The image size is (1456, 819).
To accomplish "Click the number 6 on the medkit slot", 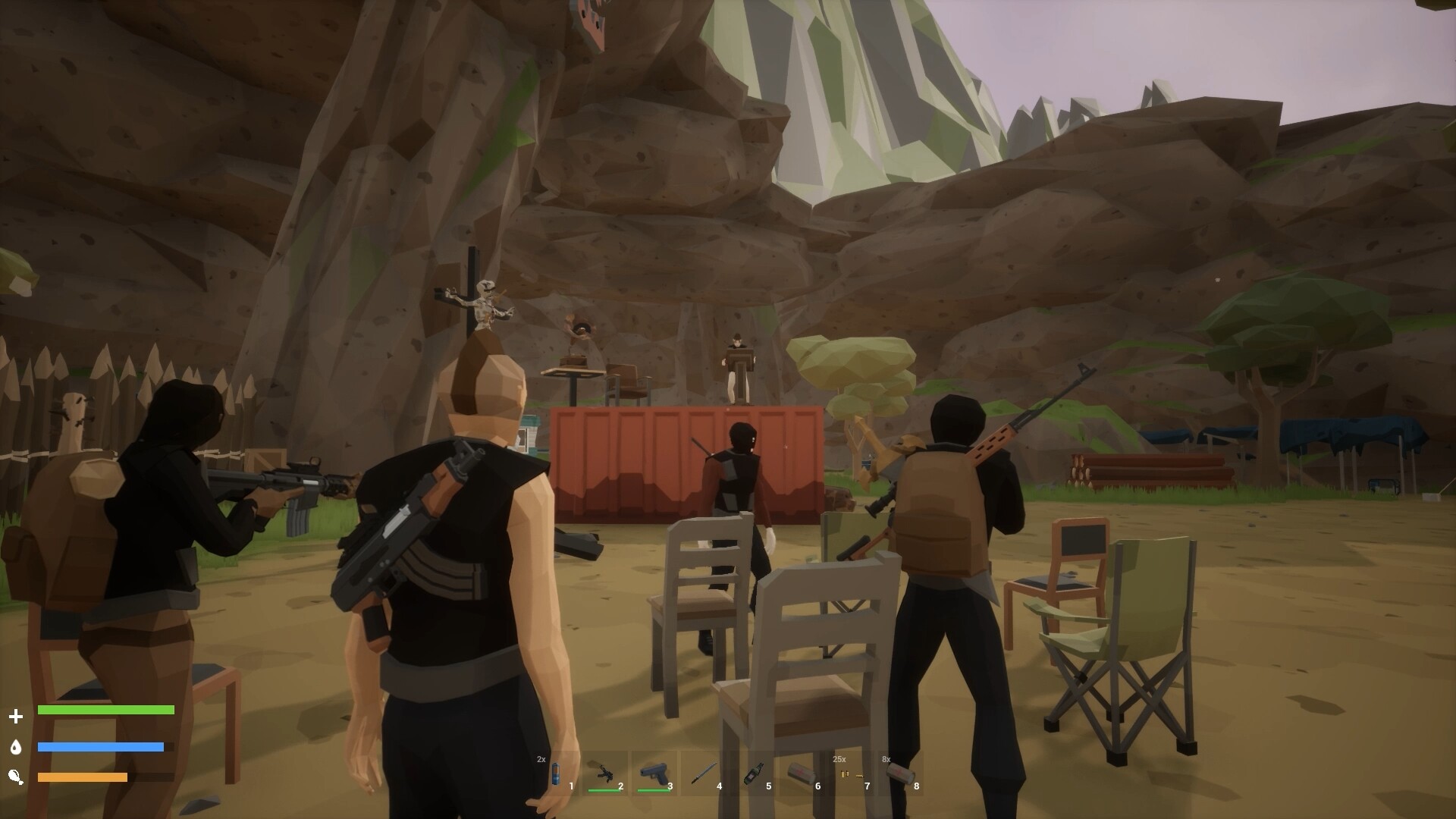I will point(818,786).
